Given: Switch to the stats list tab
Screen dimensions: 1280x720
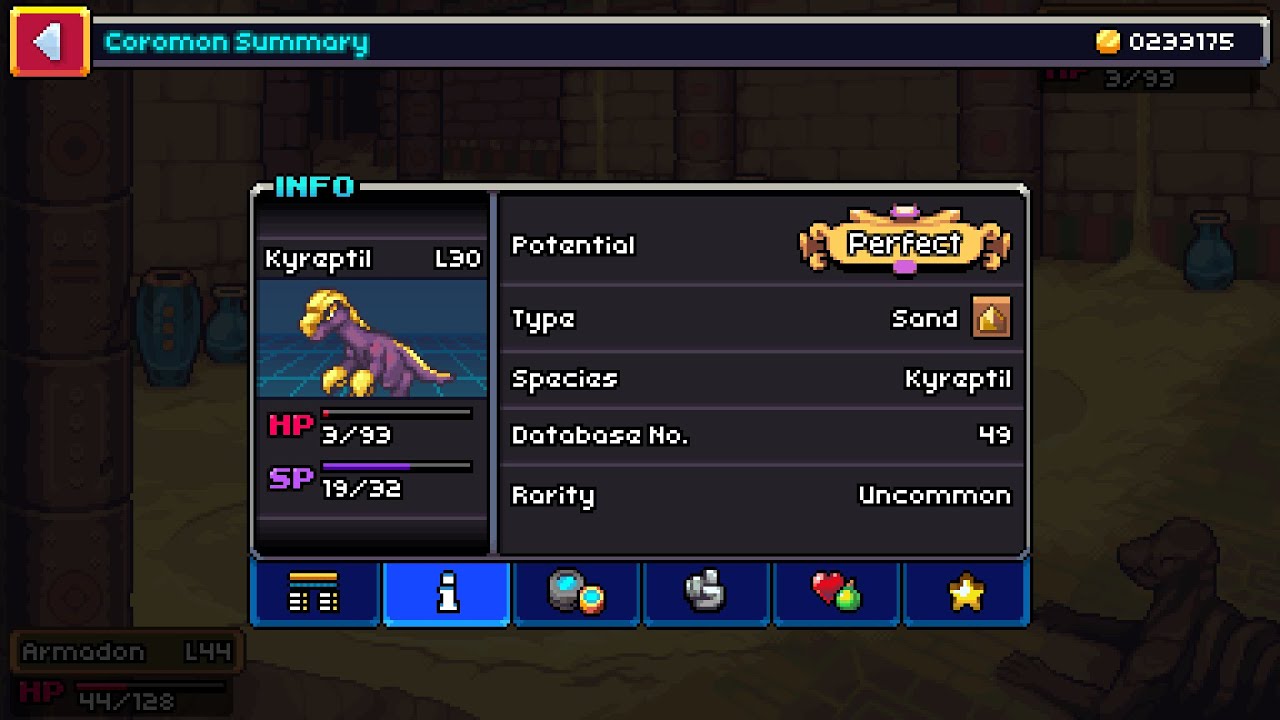Looking at the screenshot, I should (x=315, y=592).
